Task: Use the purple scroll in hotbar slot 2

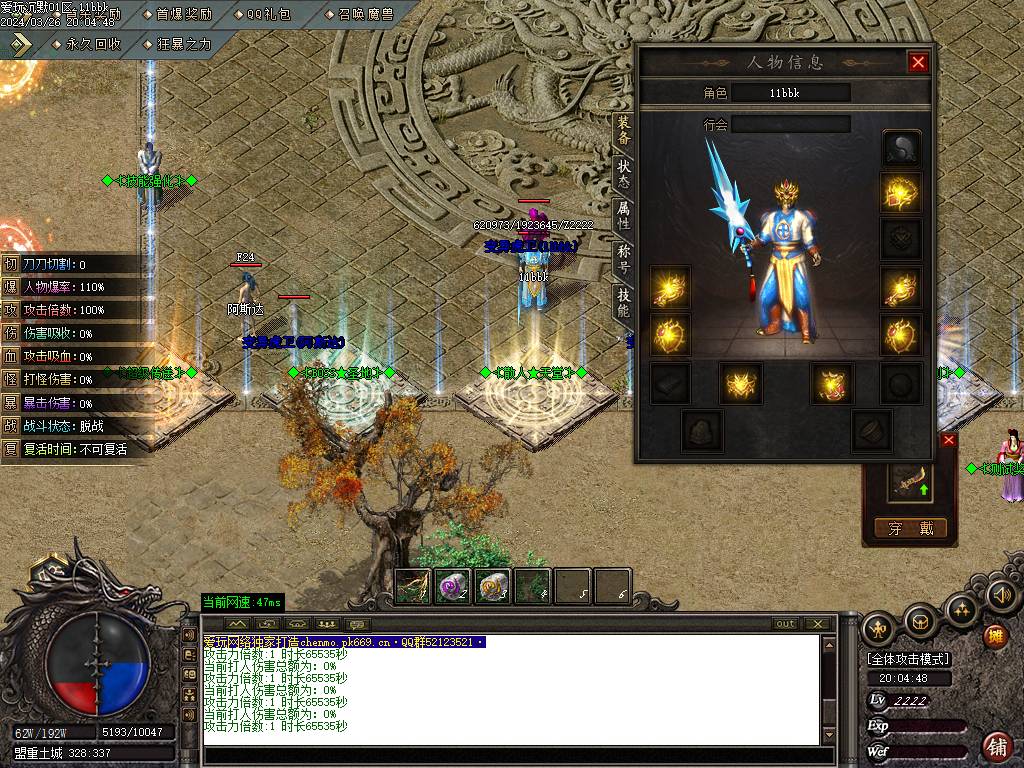Action: 454,586
